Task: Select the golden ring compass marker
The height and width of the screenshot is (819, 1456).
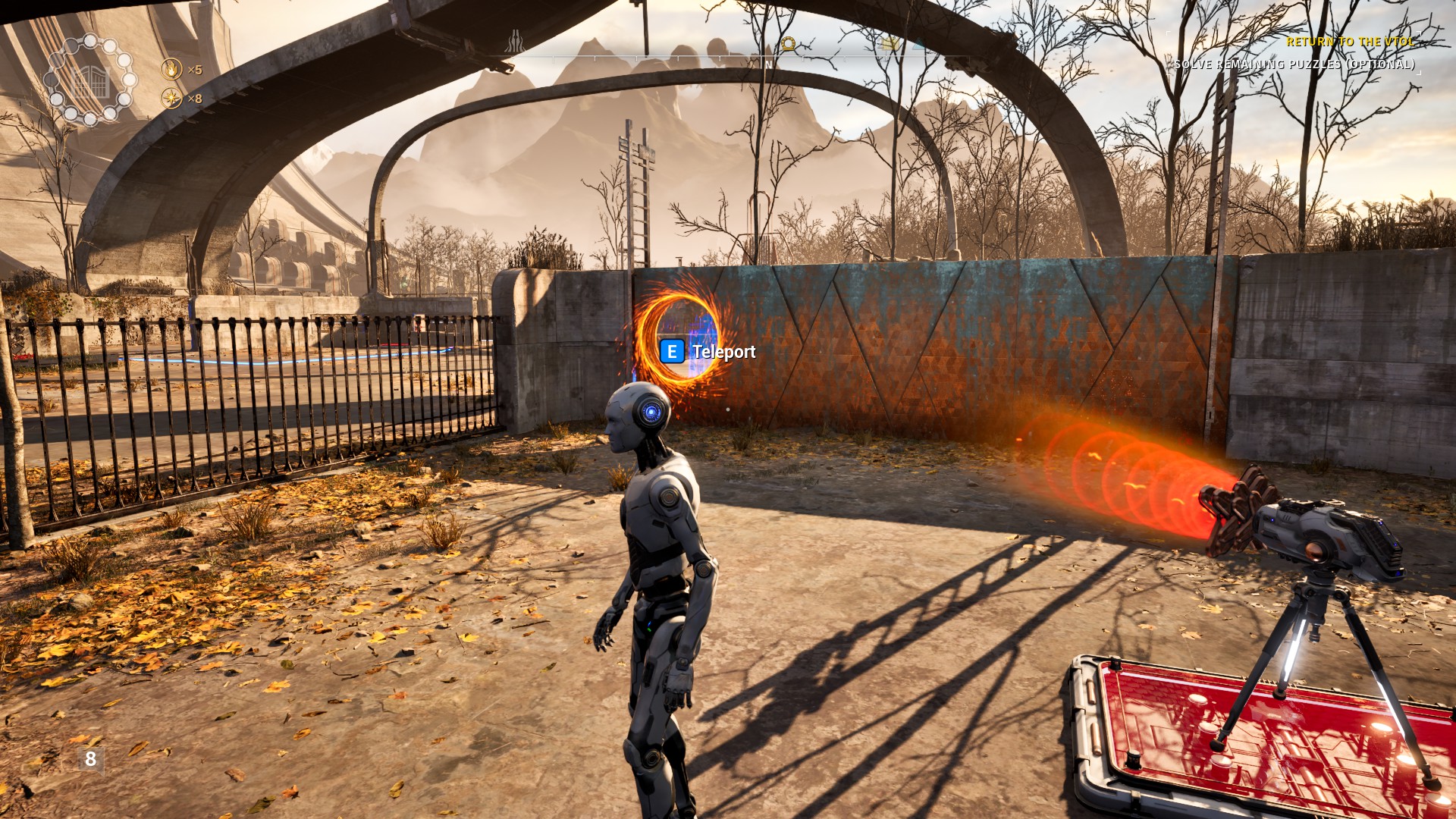Action: (789, 44)
